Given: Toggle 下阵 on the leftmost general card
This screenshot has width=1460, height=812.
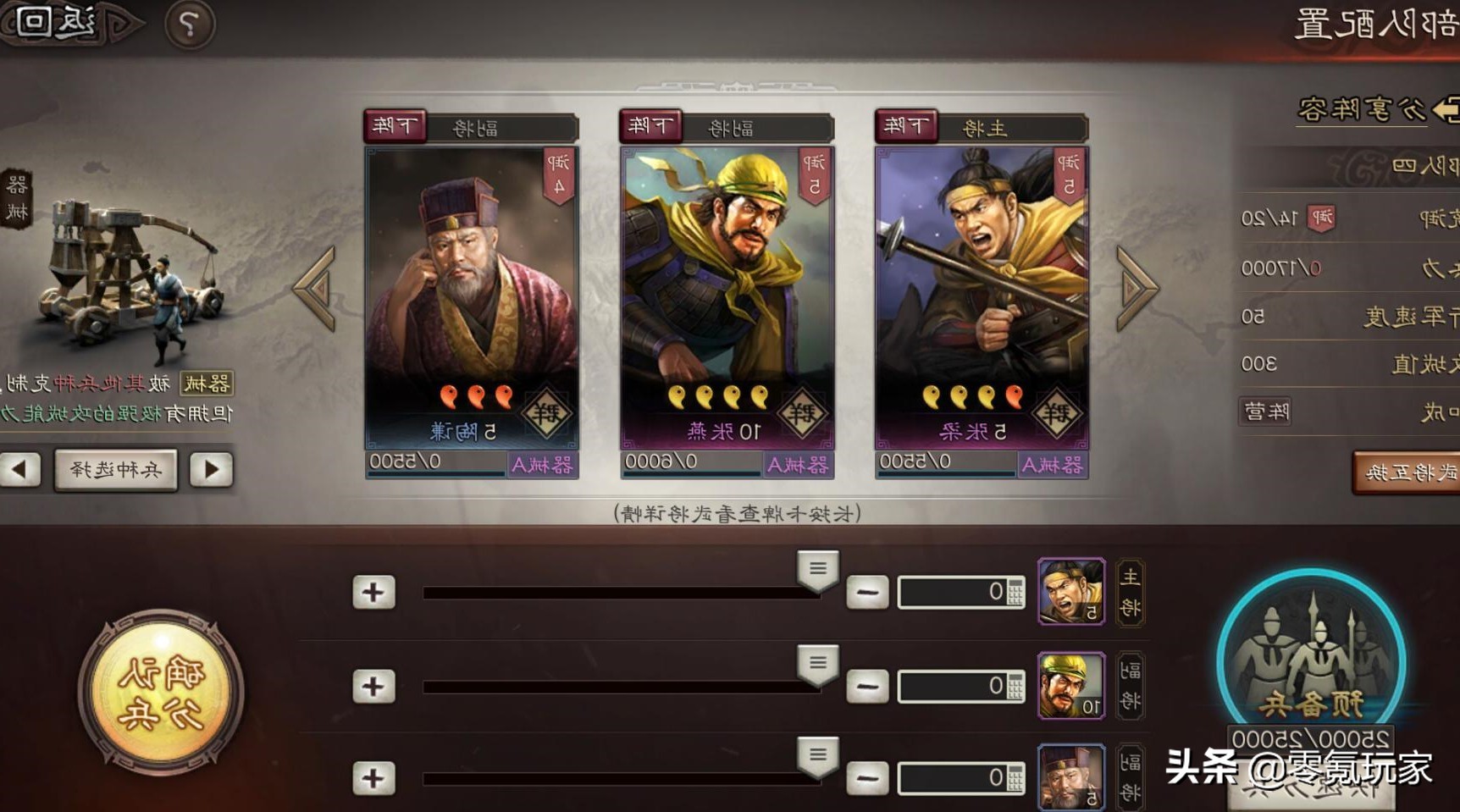Looking at the screenshot, I should (x=394, y=124).
